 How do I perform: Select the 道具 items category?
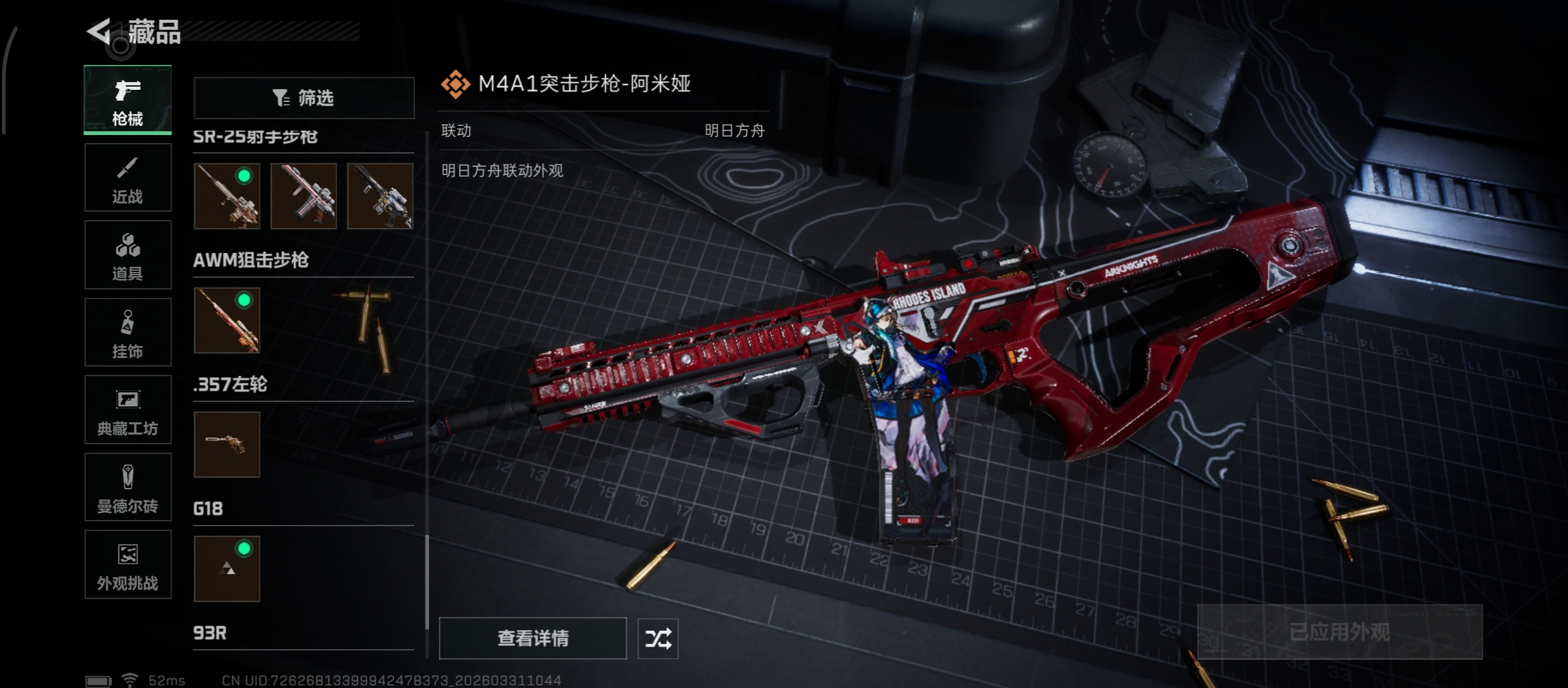coord(127,255)
